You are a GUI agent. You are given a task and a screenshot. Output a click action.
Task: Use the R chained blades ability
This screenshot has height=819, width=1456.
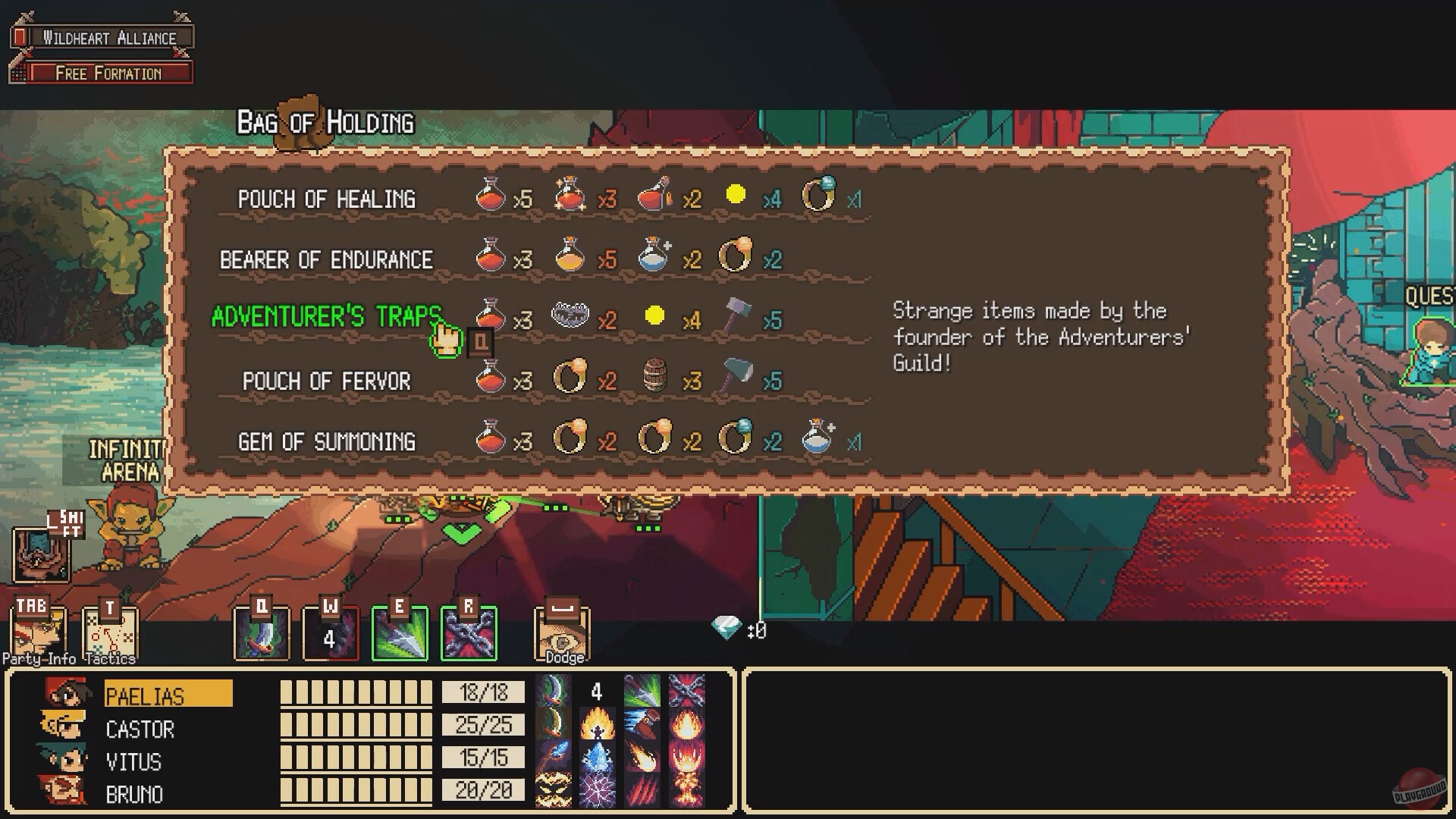click(468, 632)
